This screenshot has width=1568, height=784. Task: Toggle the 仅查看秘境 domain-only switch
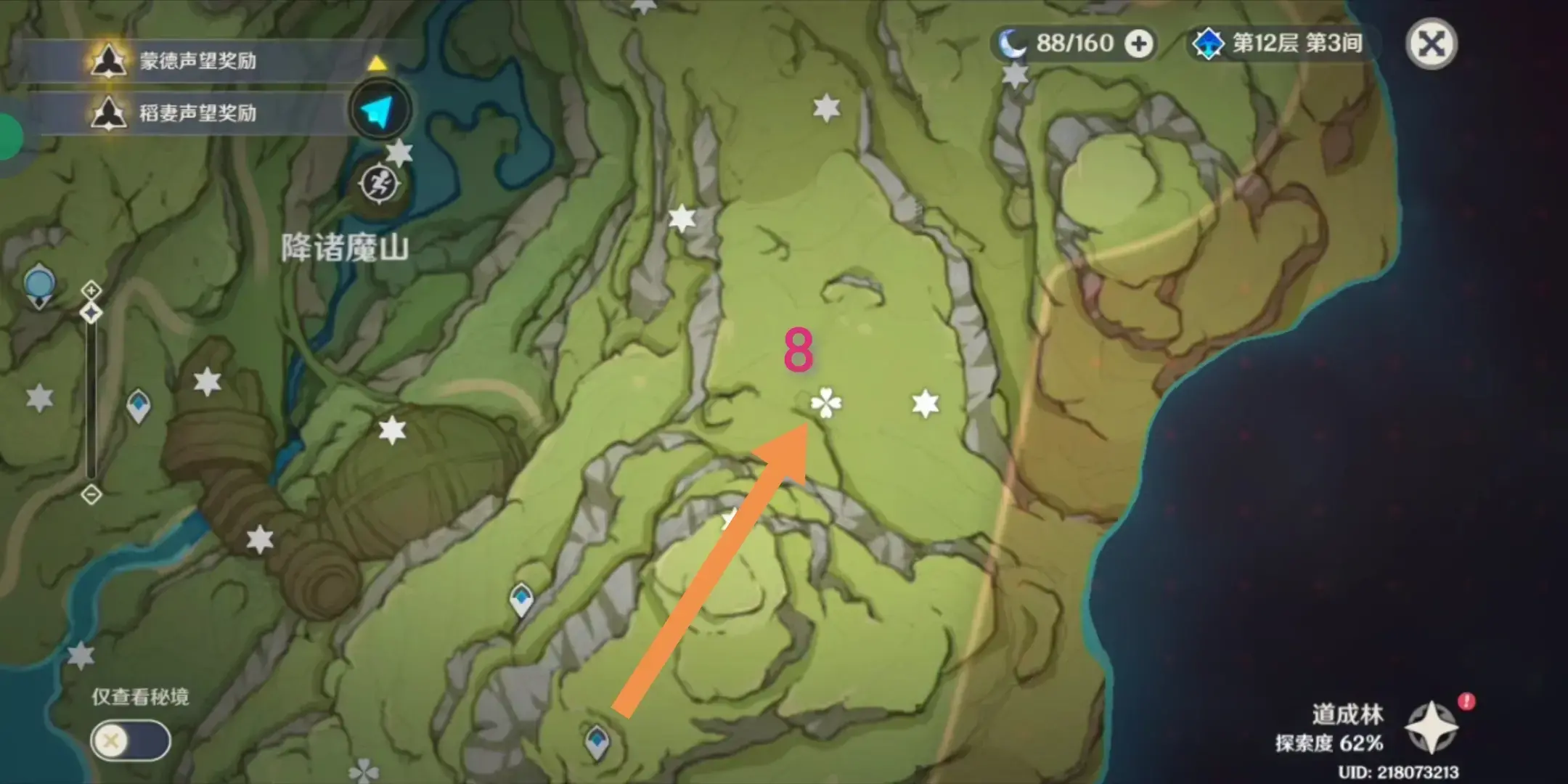[x=131, y=740]
